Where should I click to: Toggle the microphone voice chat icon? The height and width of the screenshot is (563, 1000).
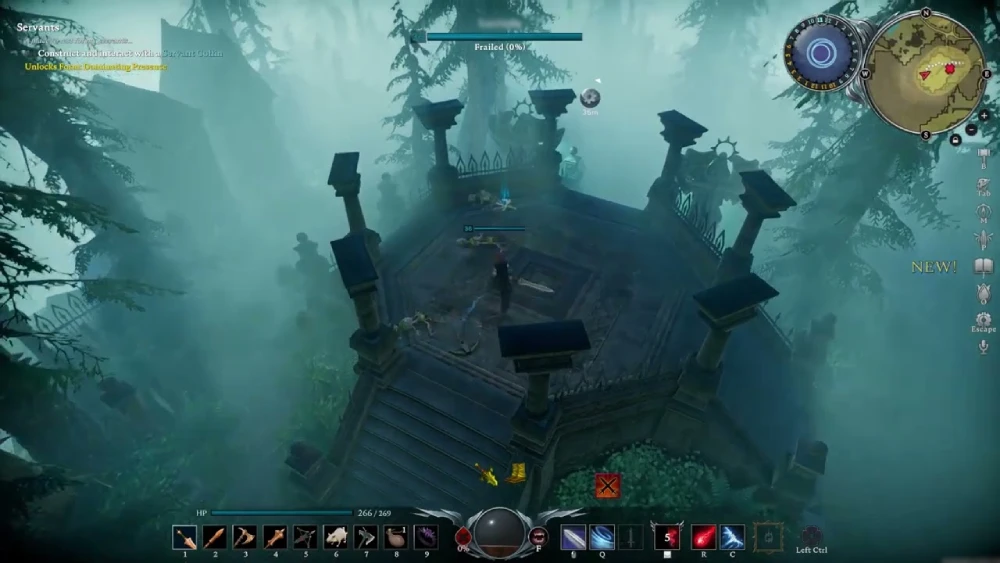[x=983, y=347]
